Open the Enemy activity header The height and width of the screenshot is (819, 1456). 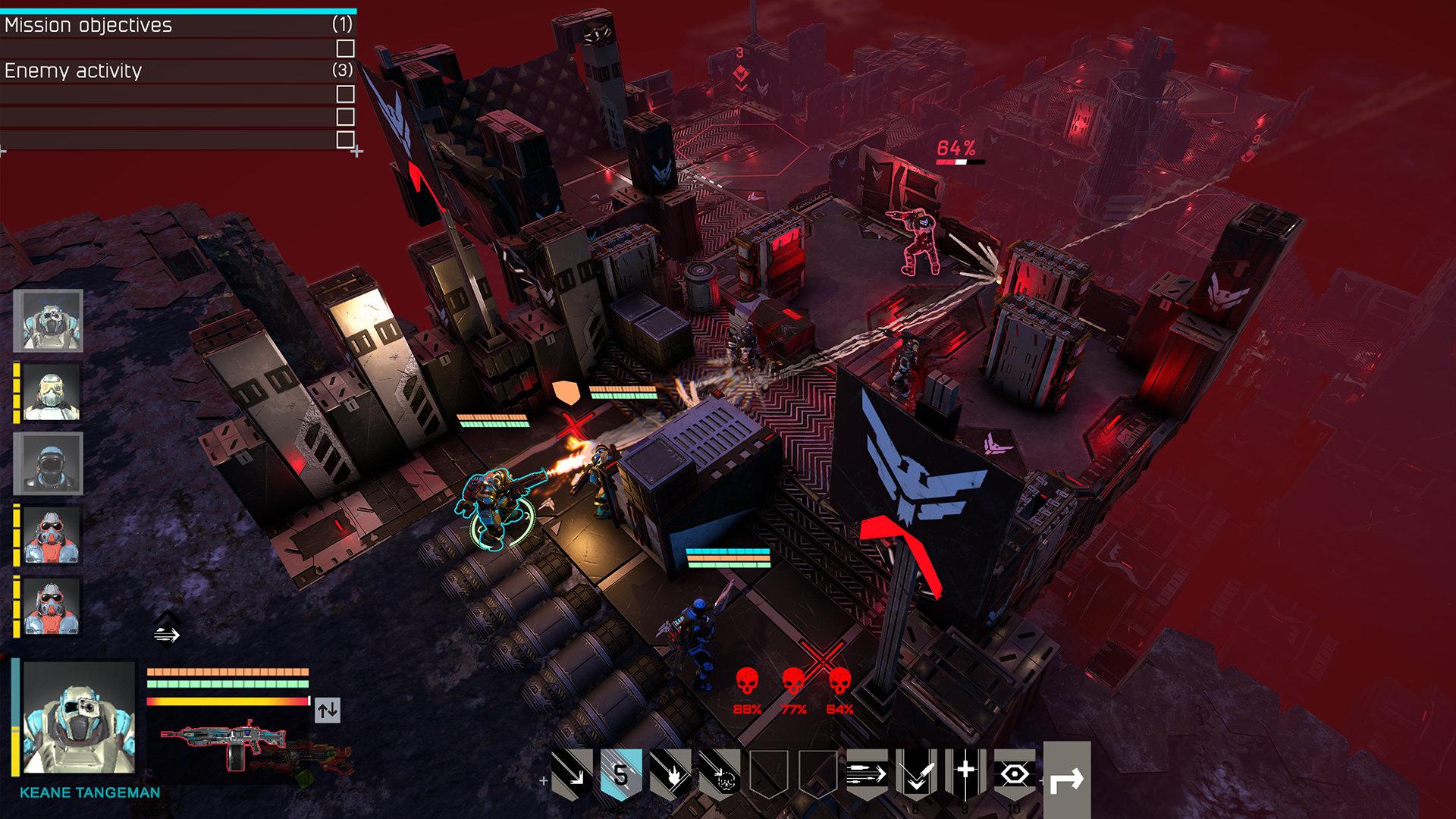[72, 71]
